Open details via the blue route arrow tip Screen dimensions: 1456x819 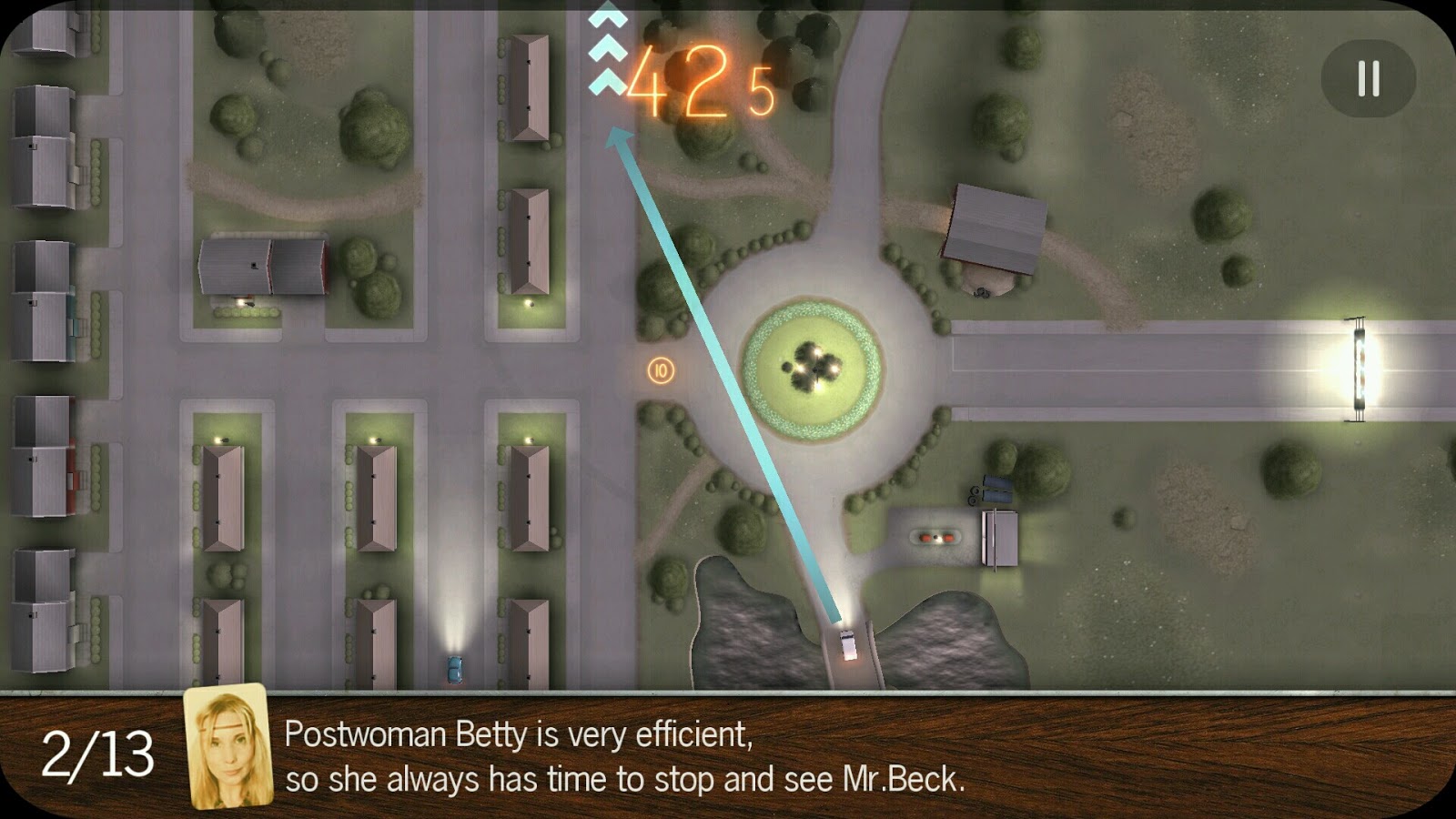[x=615, y=135]
